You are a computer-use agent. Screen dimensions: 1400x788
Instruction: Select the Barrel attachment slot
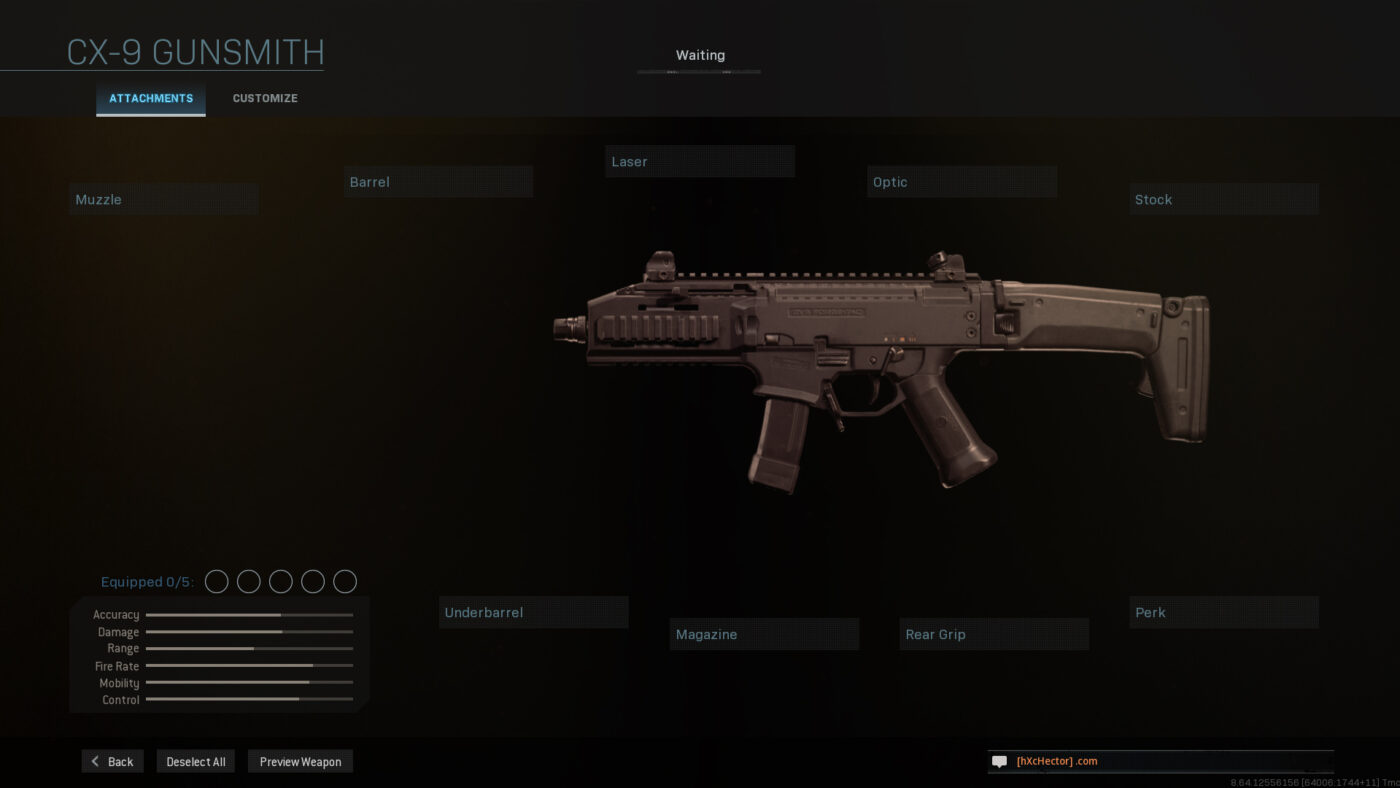pos(438,181)
